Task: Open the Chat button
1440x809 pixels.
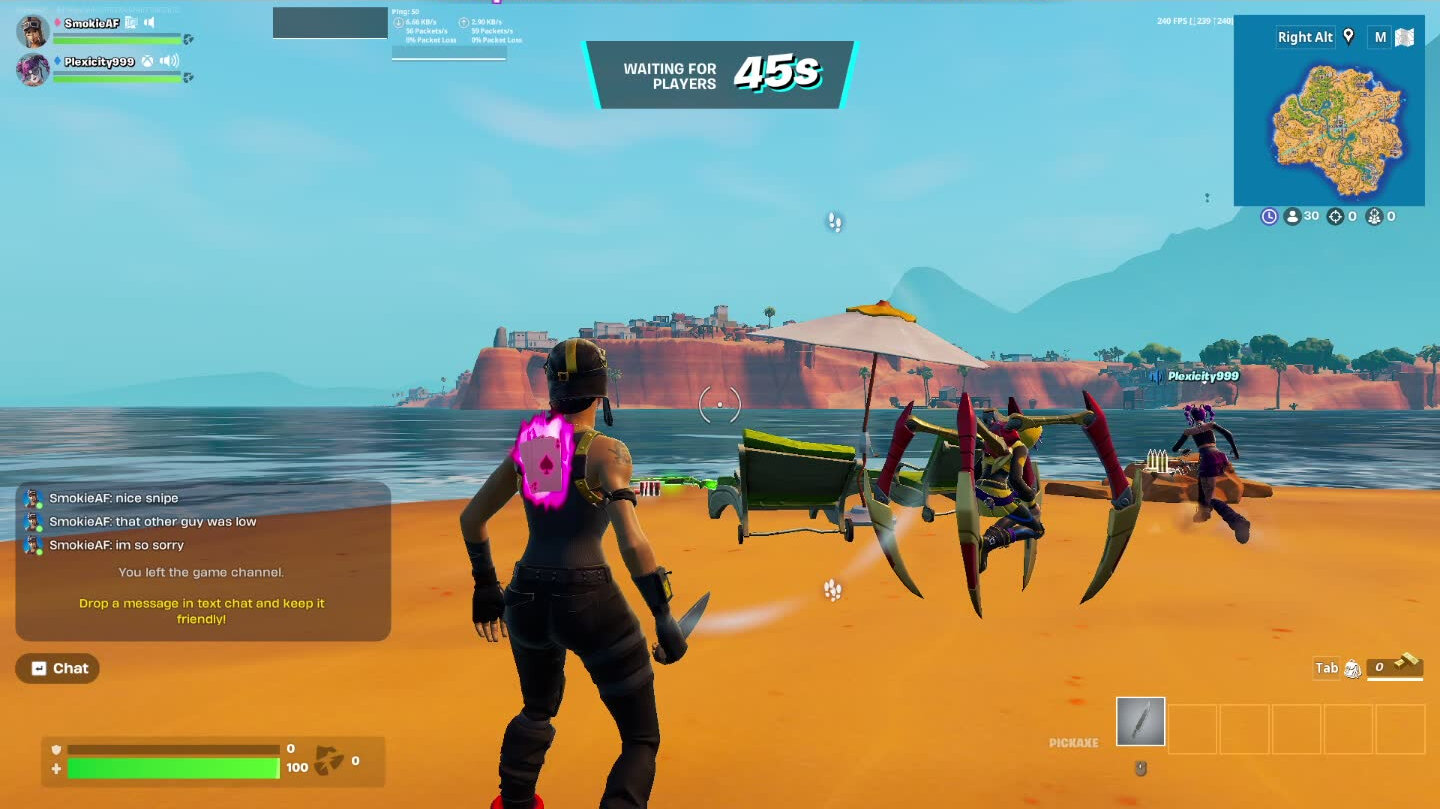Action: (x=58, y=668)
